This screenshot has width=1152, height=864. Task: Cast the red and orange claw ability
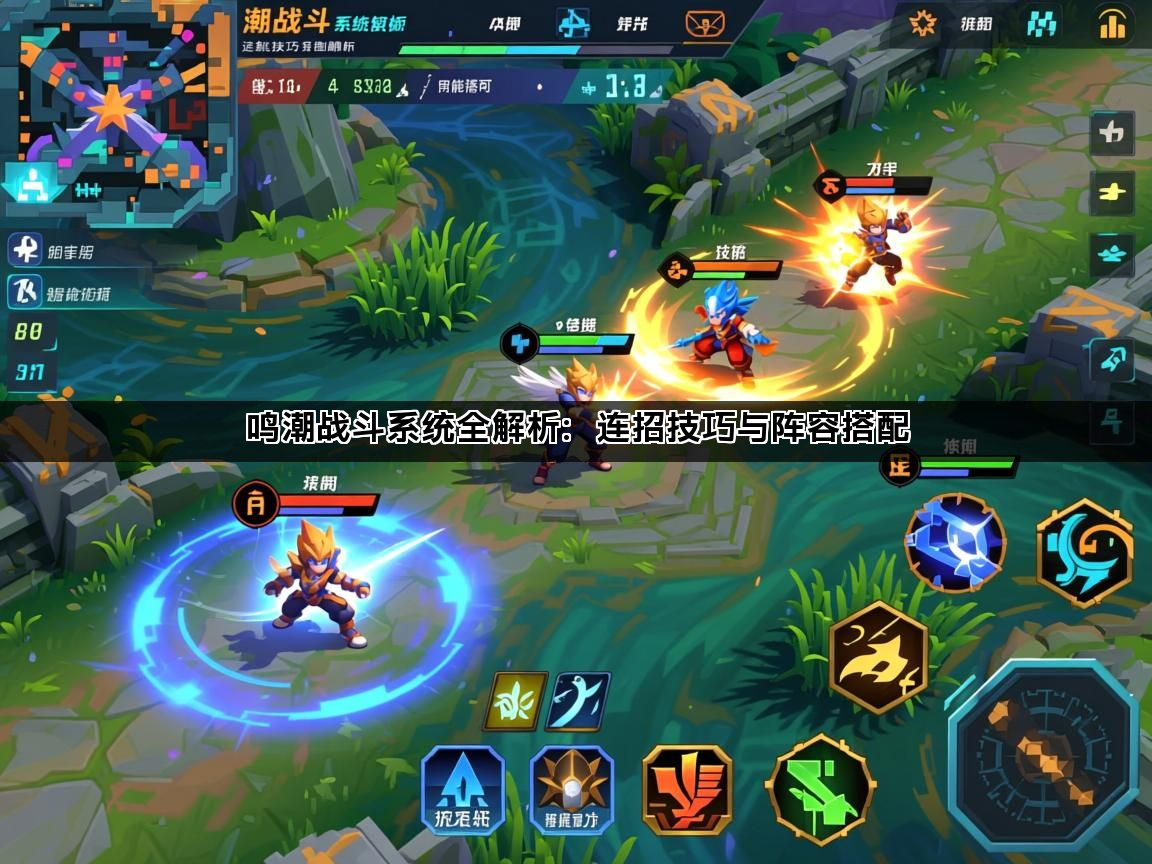(x=687, y=790)
